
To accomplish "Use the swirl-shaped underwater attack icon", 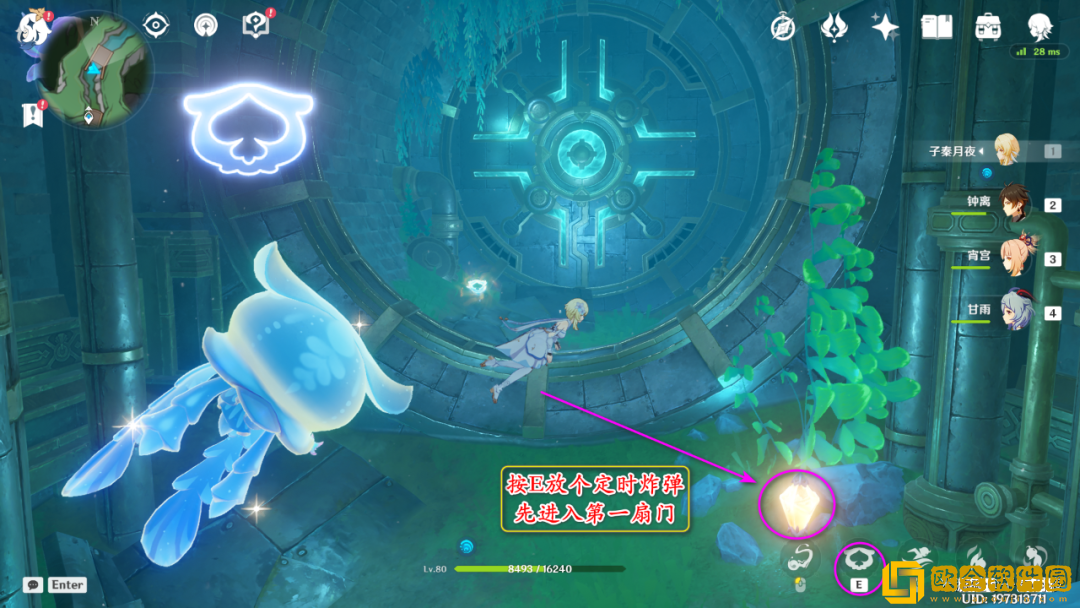I will (797, 560).
